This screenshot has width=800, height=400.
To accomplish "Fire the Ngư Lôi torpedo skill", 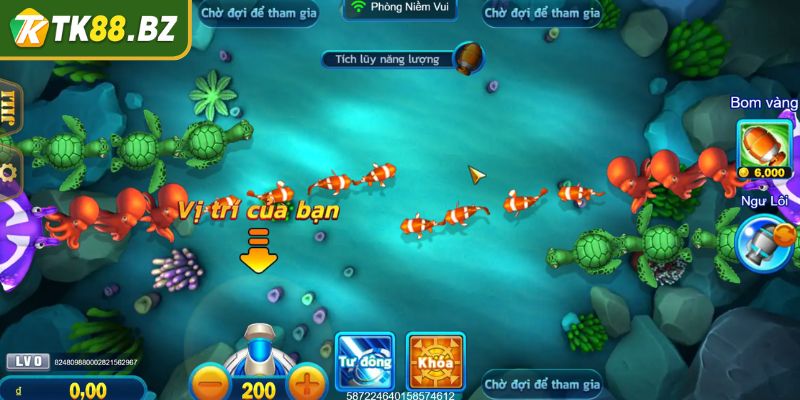I will 766,243.
